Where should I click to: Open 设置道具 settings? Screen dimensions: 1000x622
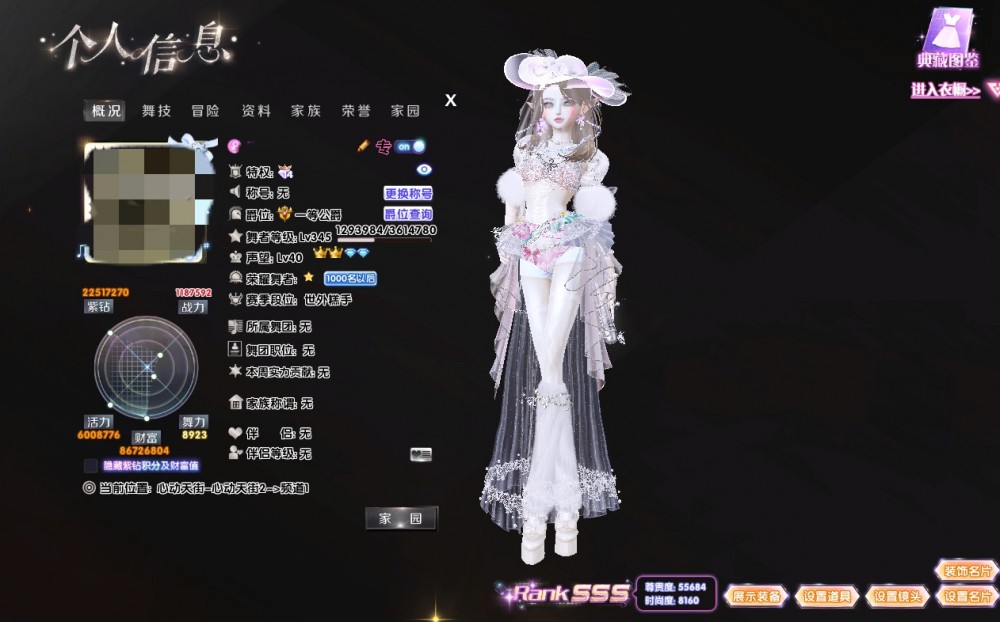(828, 596)
